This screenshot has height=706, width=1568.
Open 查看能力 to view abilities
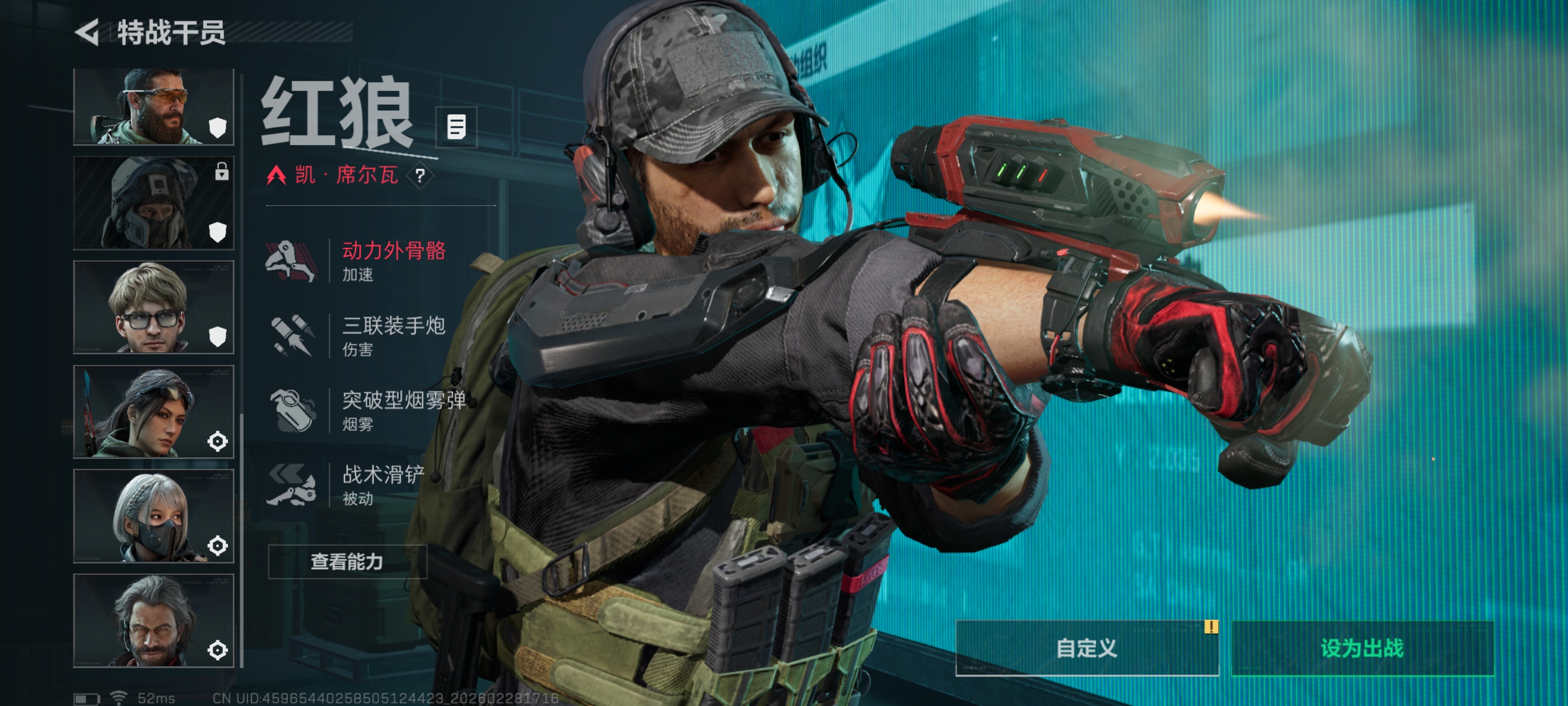pos(347,561)
